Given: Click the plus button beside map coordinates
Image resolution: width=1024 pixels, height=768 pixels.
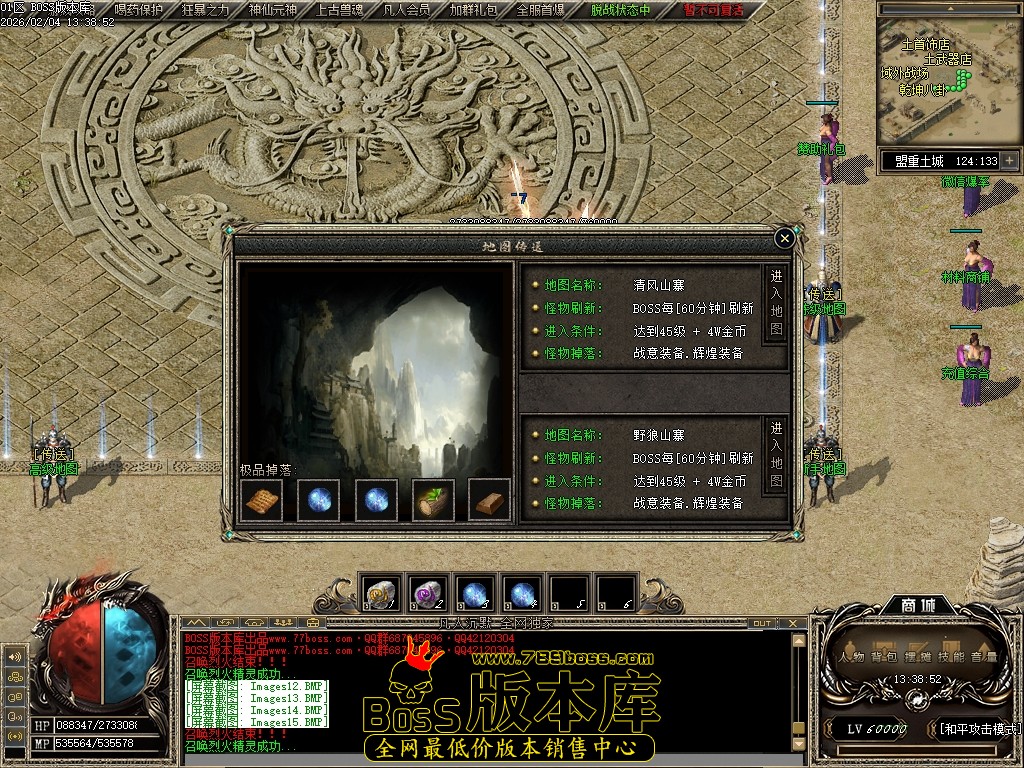Looking at the screenshot, I should click(x=1010, y=160).
